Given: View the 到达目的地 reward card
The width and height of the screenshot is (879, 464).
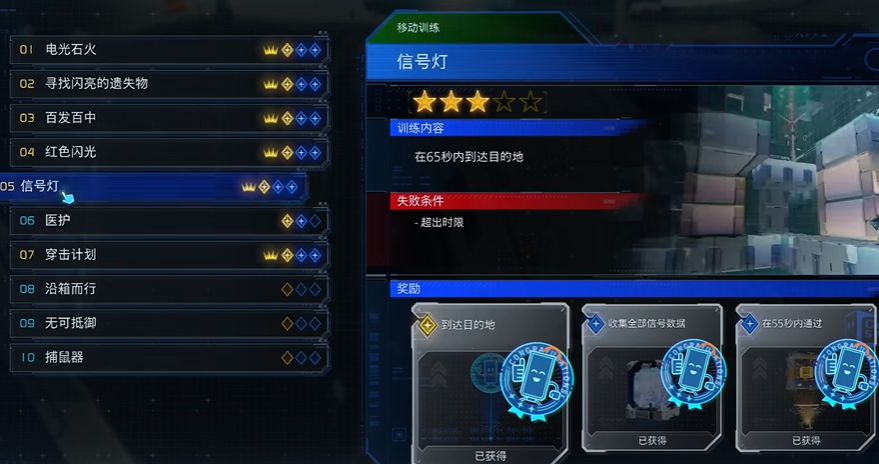Looking at the screenshot, I should (x=490, y=382).
